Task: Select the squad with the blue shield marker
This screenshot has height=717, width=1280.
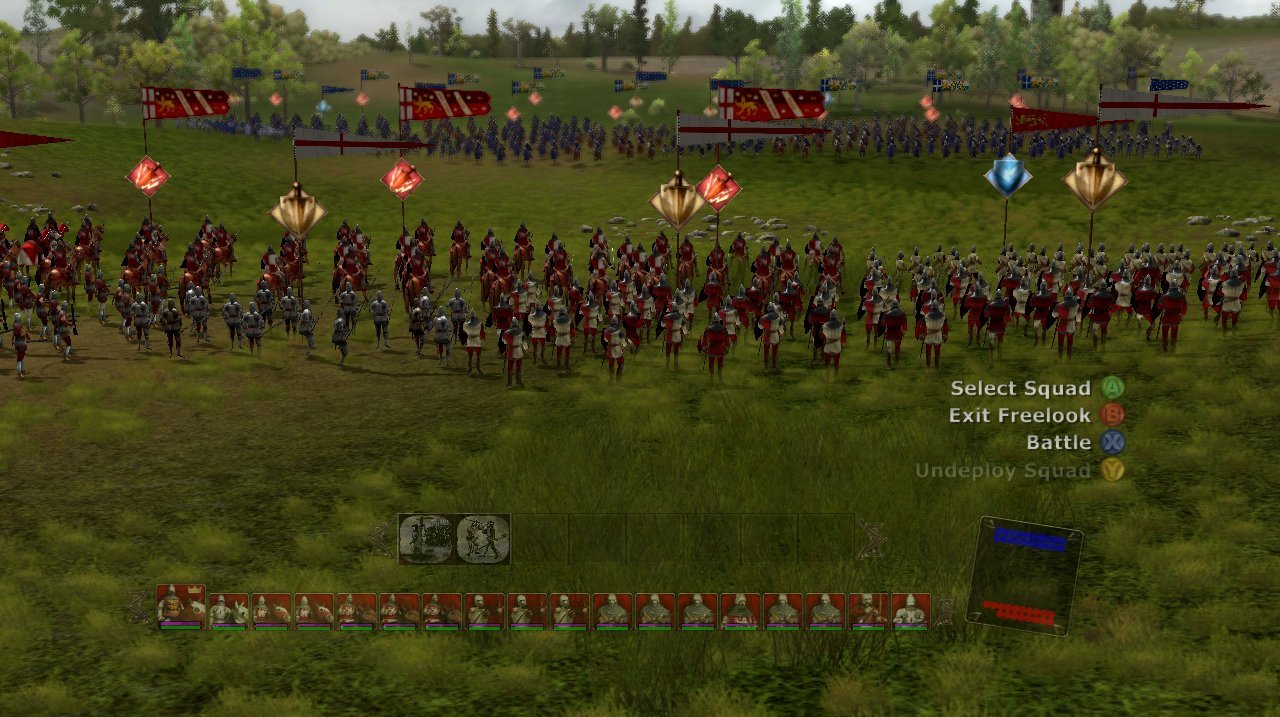Action: tap(1007, 177)
